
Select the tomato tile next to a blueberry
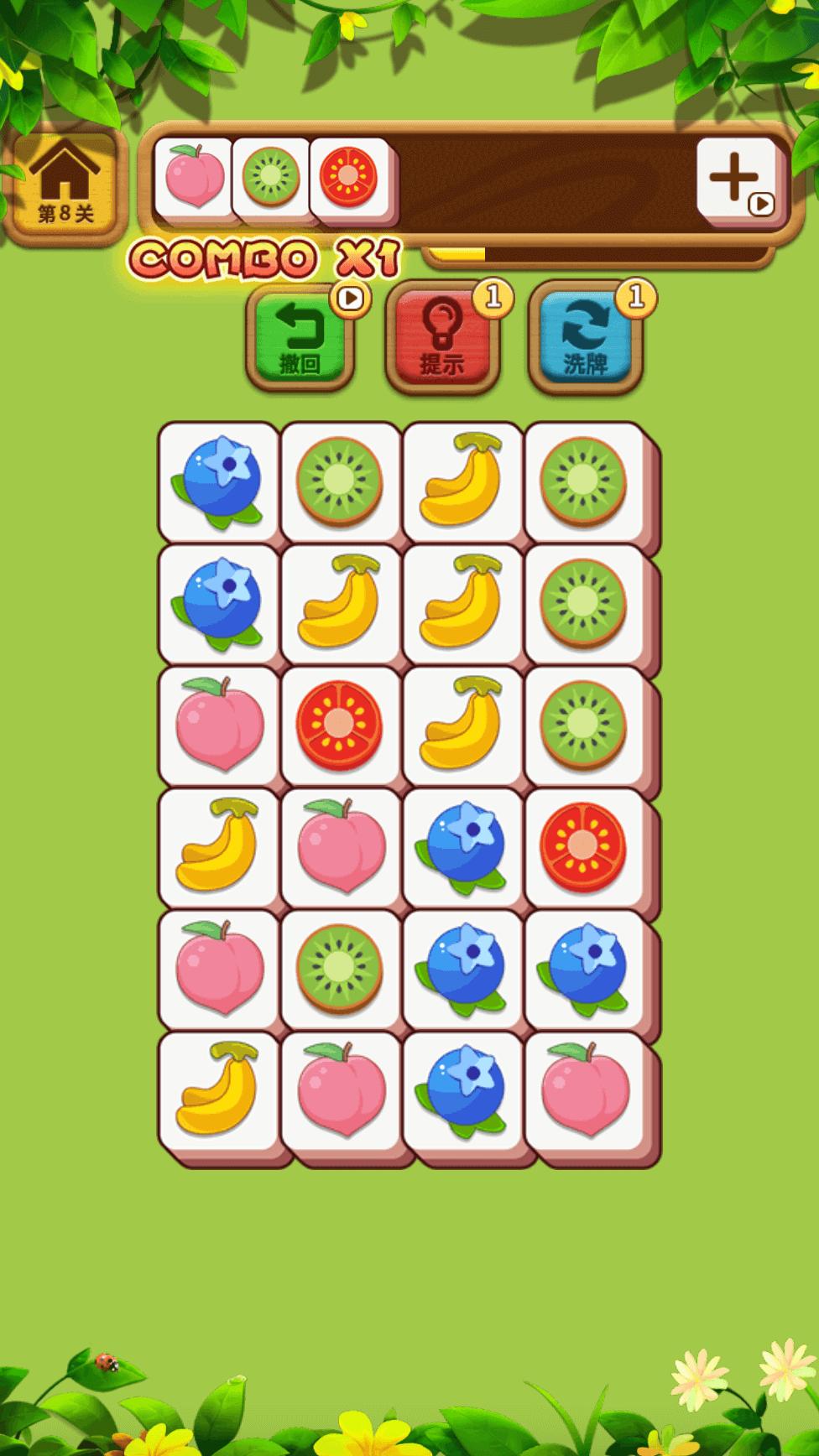(x=583, y=847)
